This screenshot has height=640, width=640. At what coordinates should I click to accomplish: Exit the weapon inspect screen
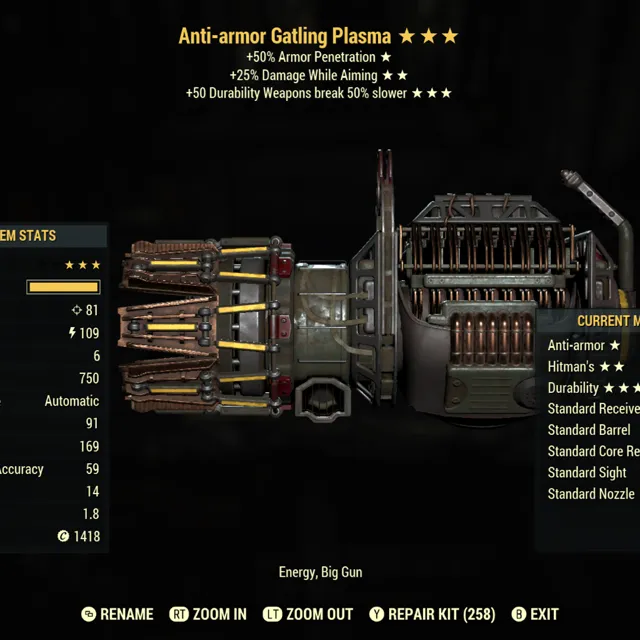(x=535, y=614)
